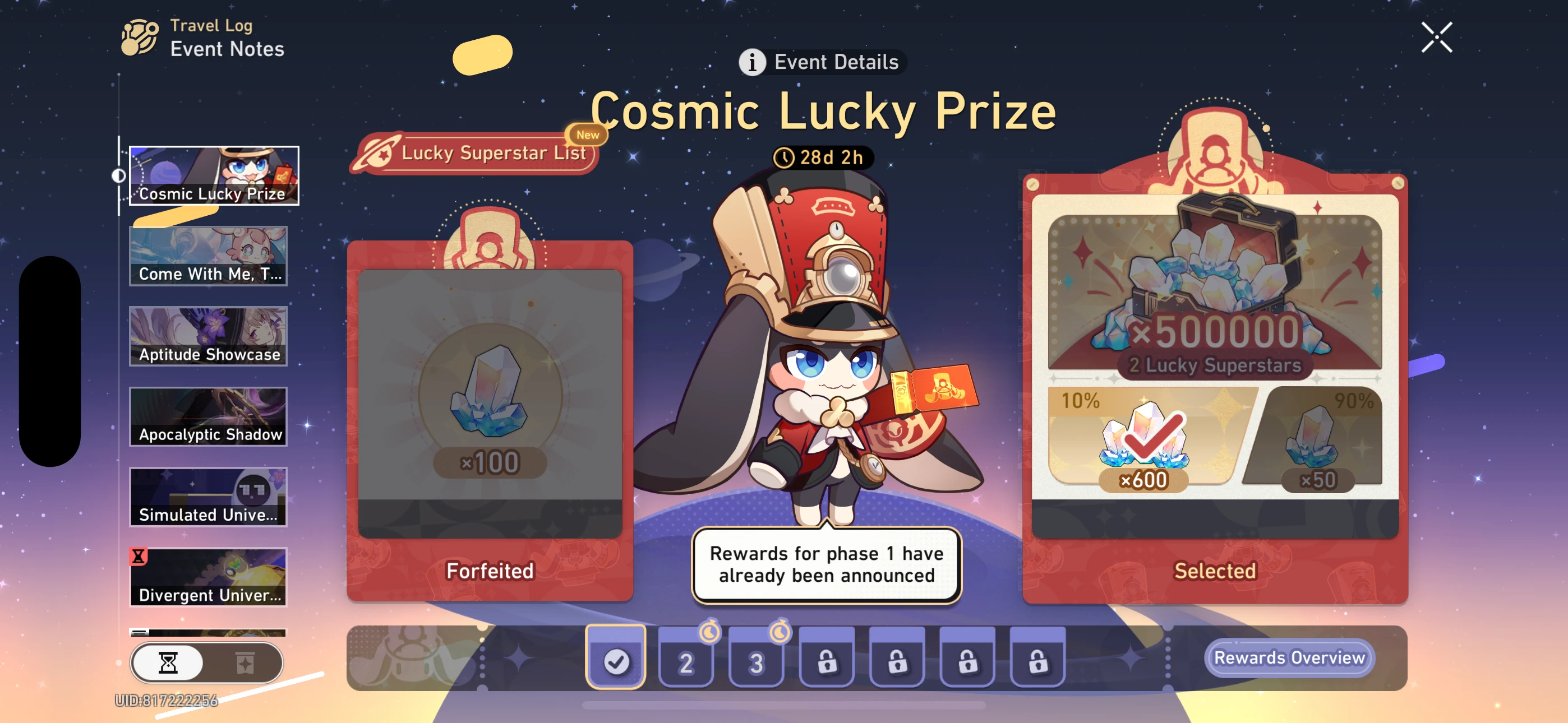
Task: Select the Come With Me event thumbnail
Action: 208,256
